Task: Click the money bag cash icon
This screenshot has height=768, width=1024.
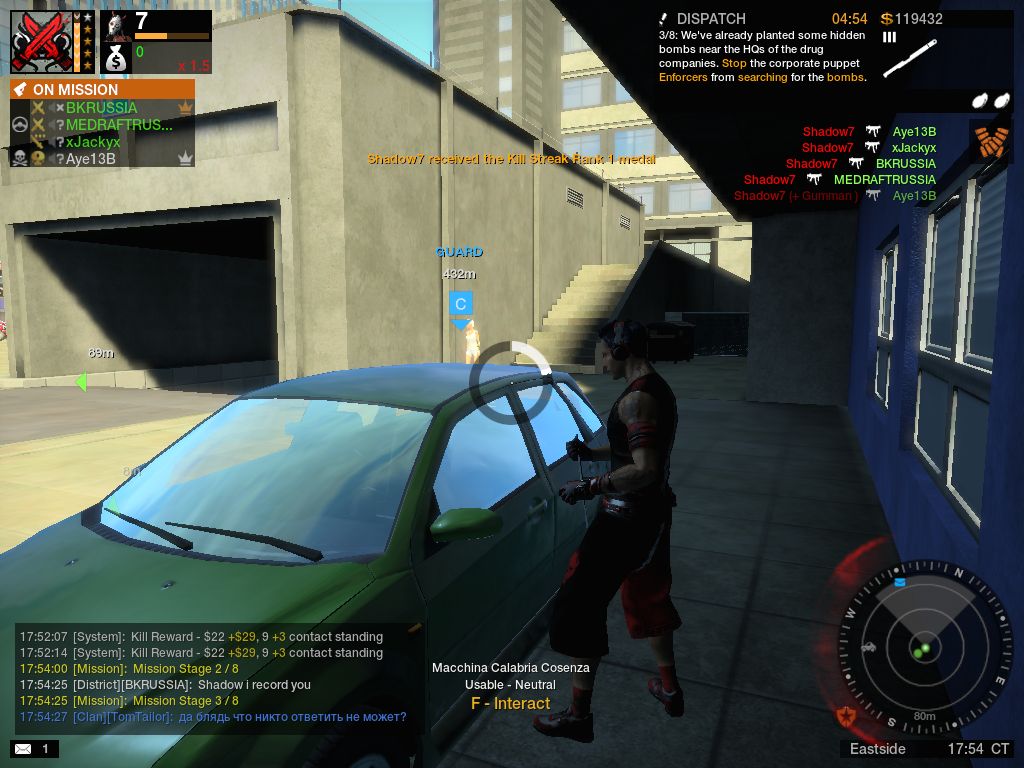Action: tap(117, 59)
